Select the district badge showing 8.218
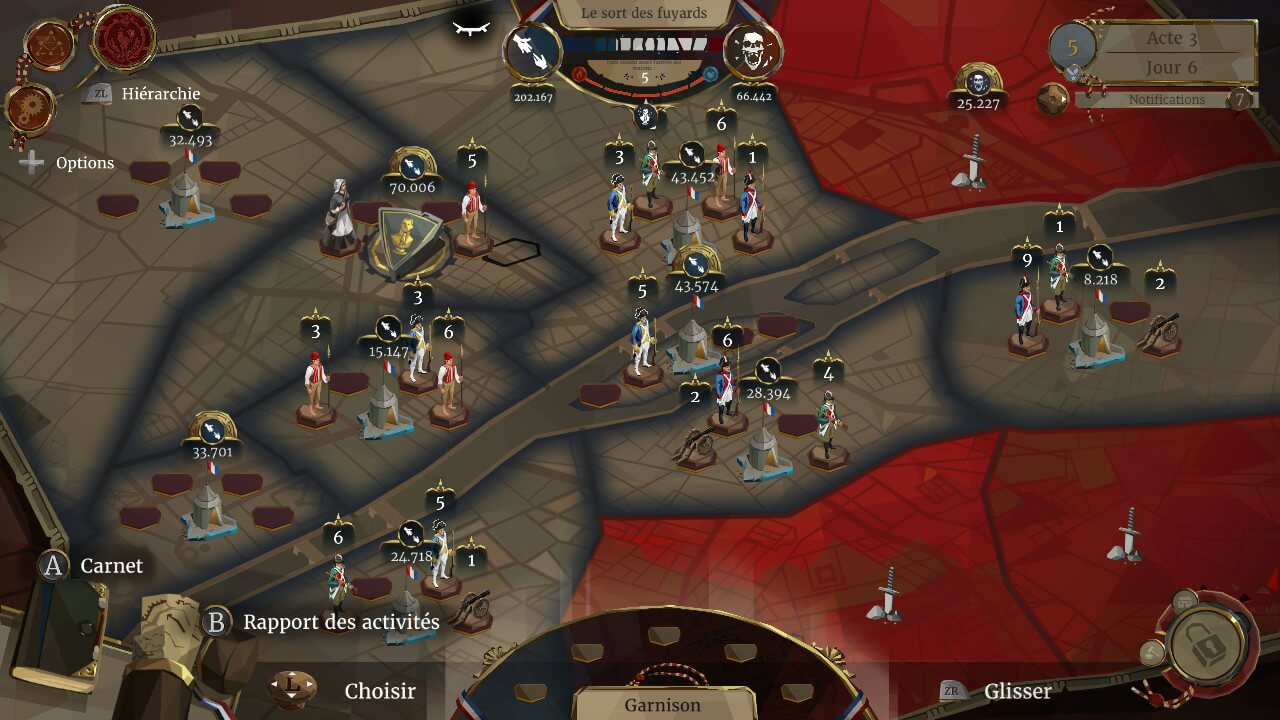The image size is (1280, 720). 1098,260
